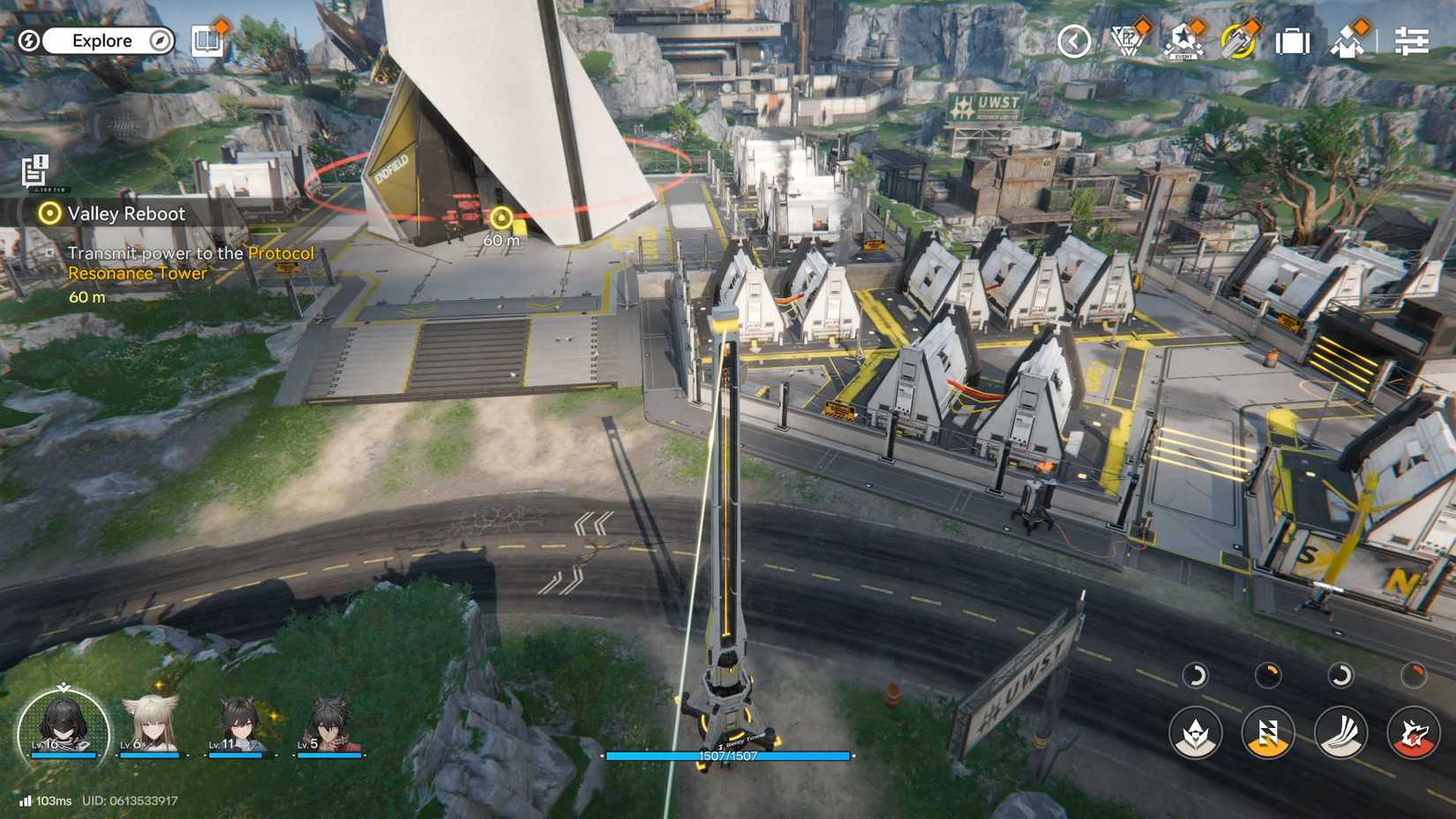Open the Event star icon
Screen dimensions: 1456x819
[x=1182, y=40]
